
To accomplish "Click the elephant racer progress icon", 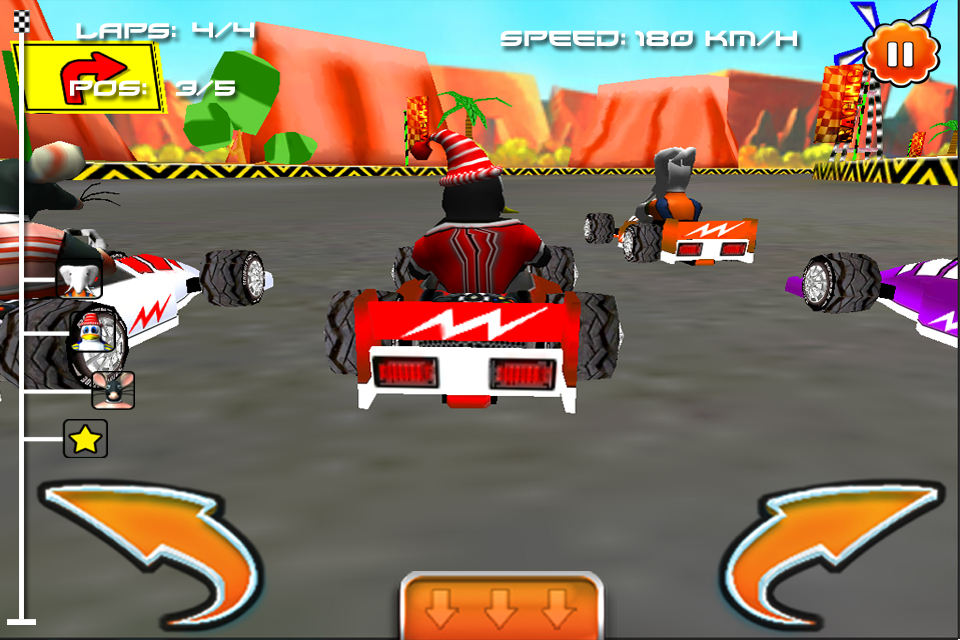I will coord(78,280).
